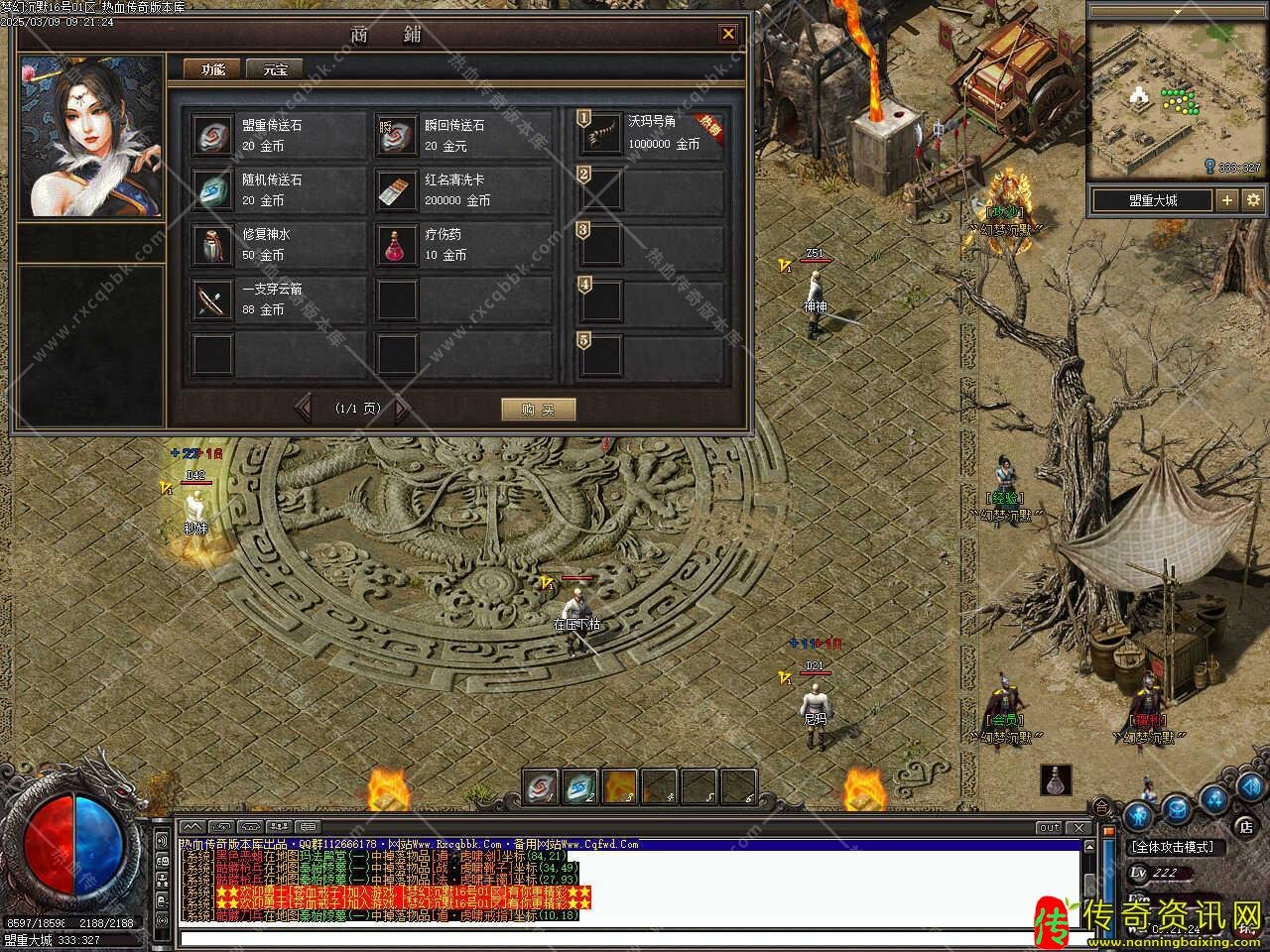The width and height of the screenshot is (1270, 952).
Task: Open the minimap settings gear
Action: (x=1253, y=200)
